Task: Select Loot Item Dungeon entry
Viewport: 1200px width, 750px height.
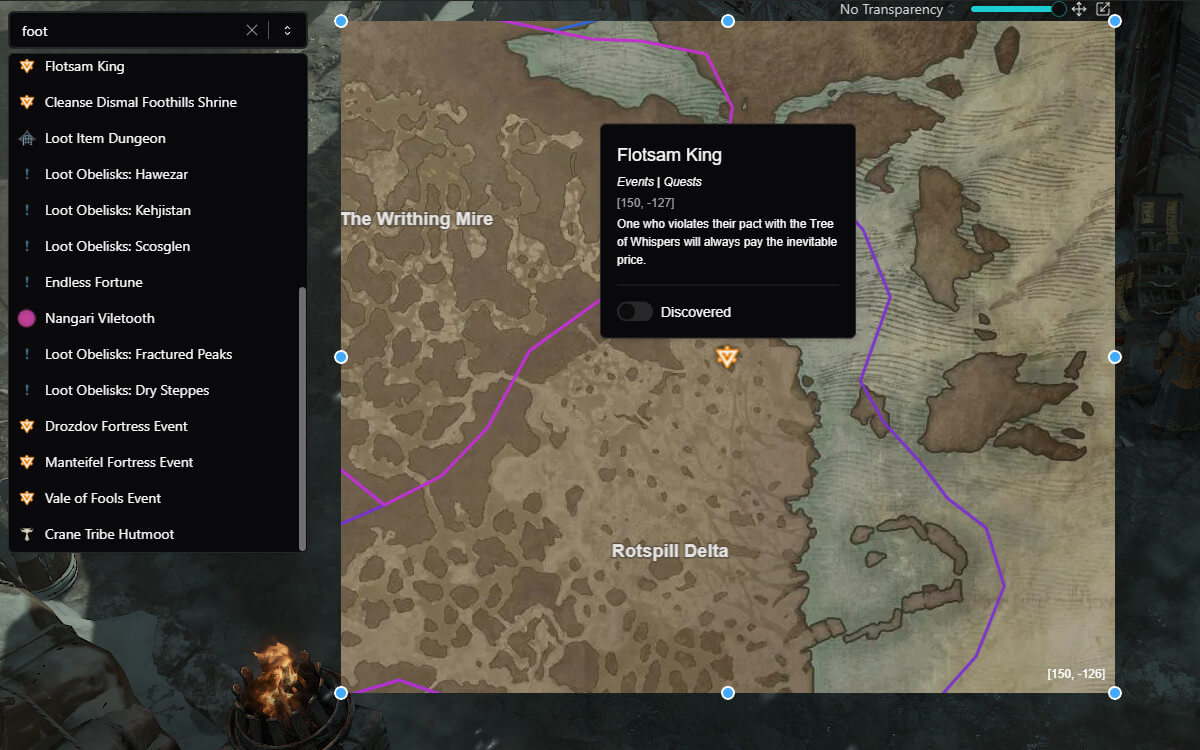Action: click(x=105, y=139)
